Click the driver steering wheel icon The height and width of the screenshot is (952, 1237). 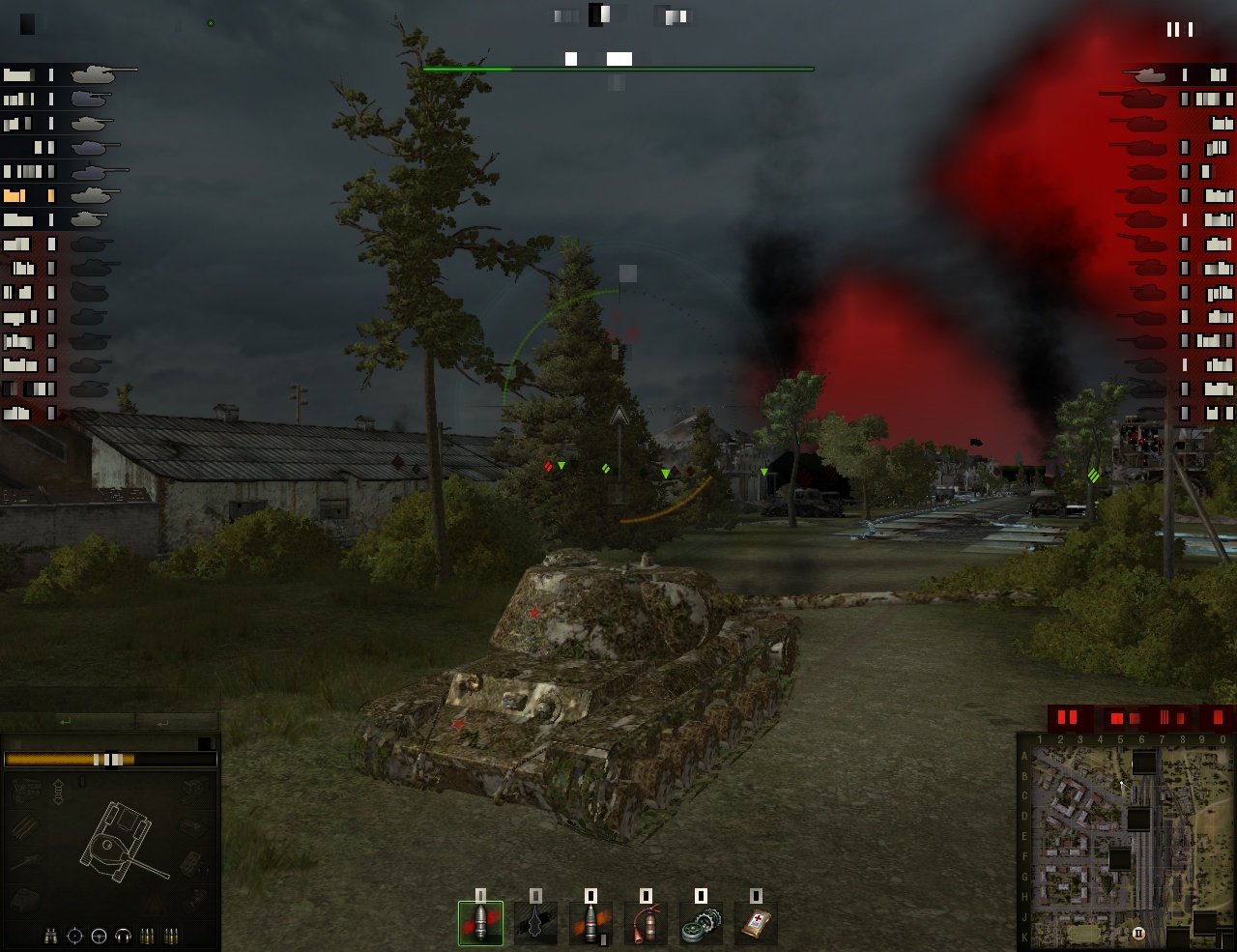(99, 936)
